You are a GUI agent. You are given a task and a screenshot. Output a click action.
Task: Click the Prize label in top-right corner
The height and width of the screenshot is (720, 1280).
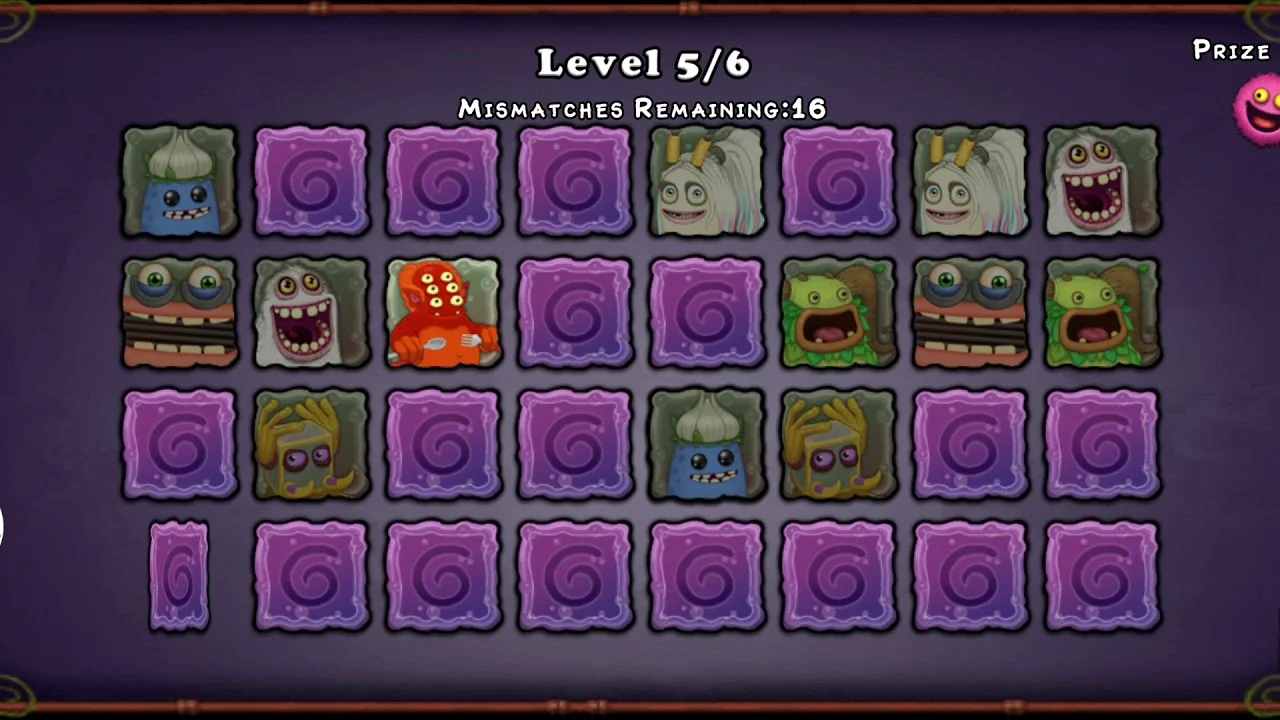point(1231,51)
